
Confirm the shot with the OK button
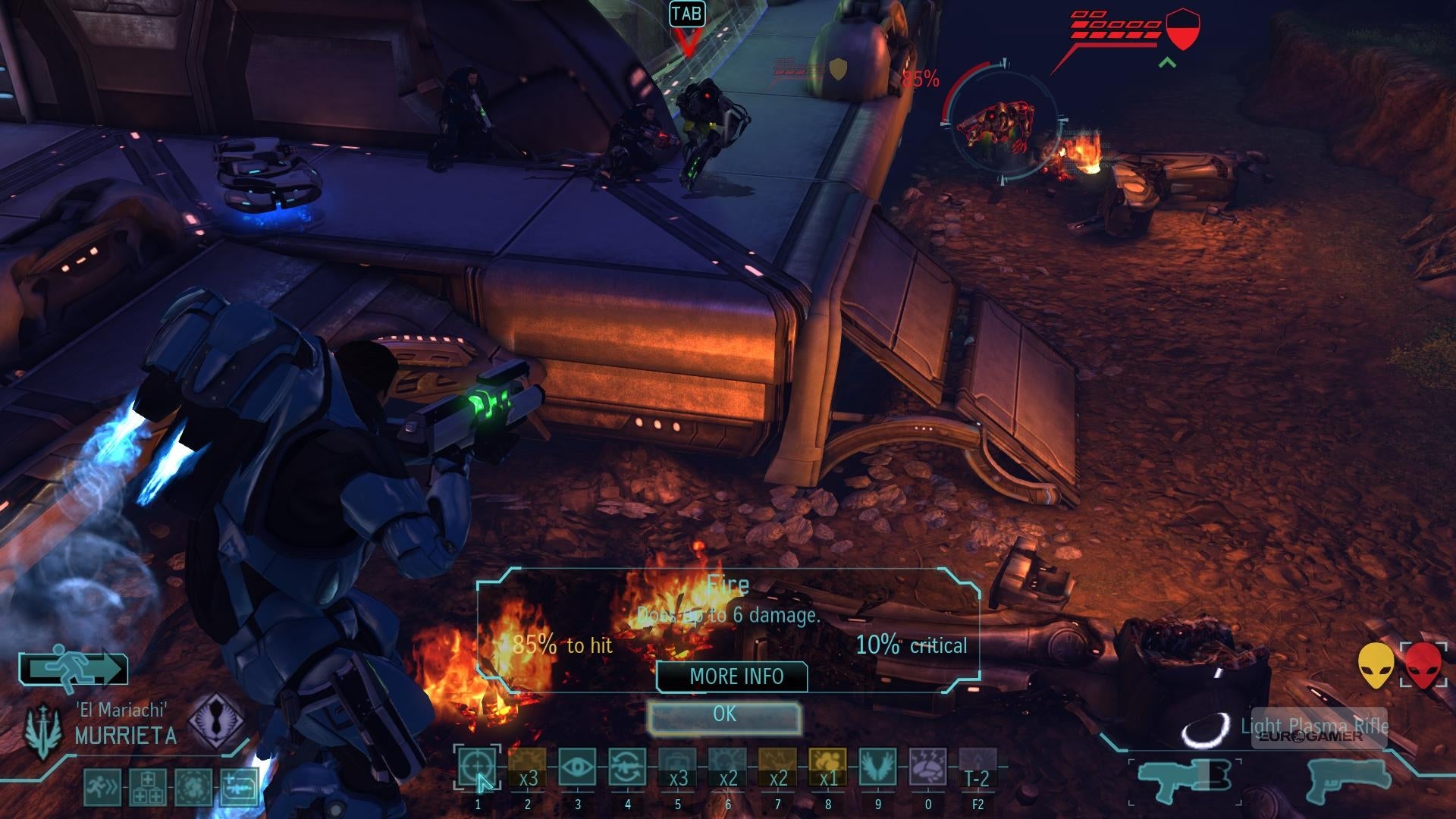pos(724,715)
